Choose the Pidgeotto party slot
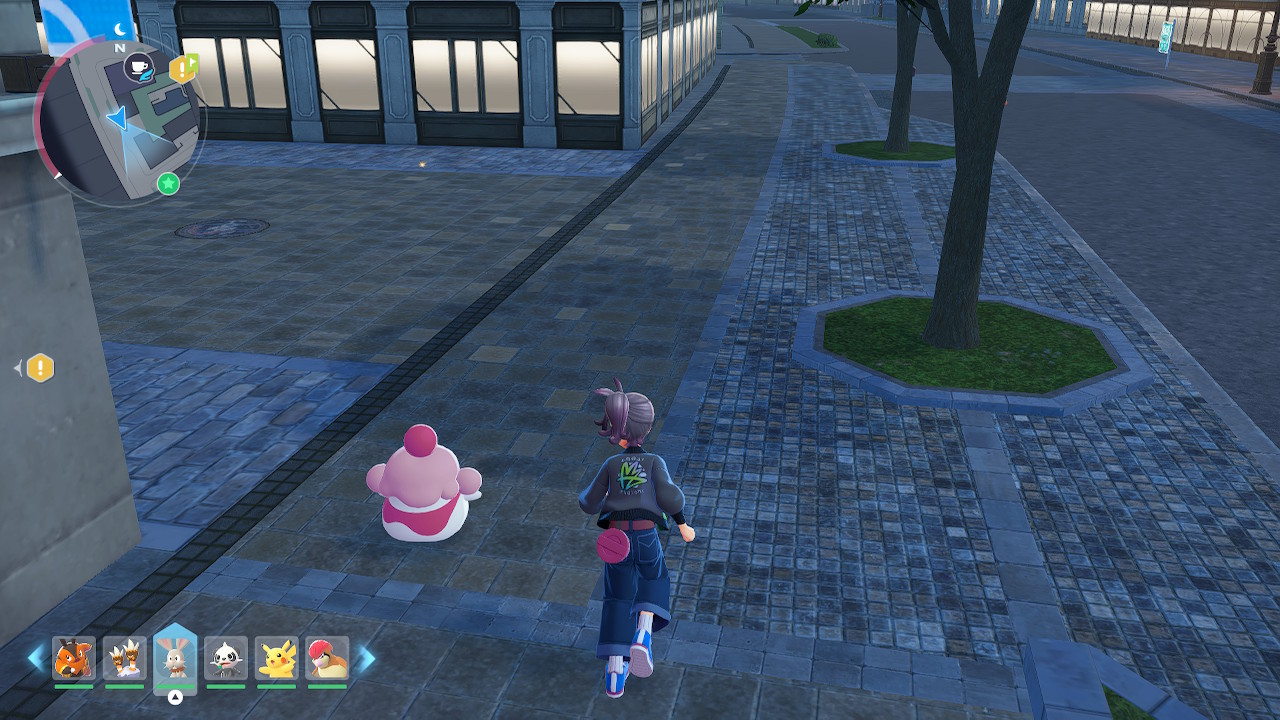The width and height of the screenshot is (1280, 720). click(x=327, y=658)
